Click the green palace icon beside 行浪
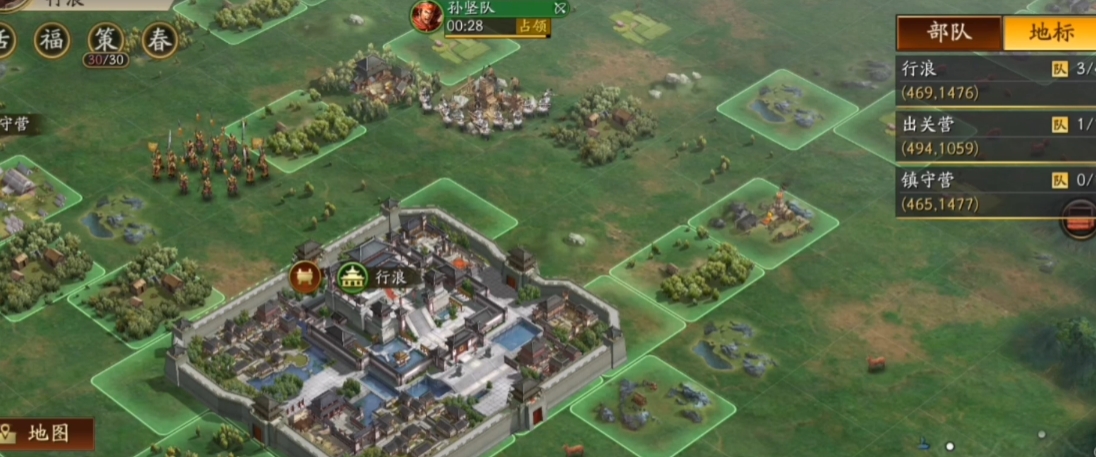 [x=352, y=277]
